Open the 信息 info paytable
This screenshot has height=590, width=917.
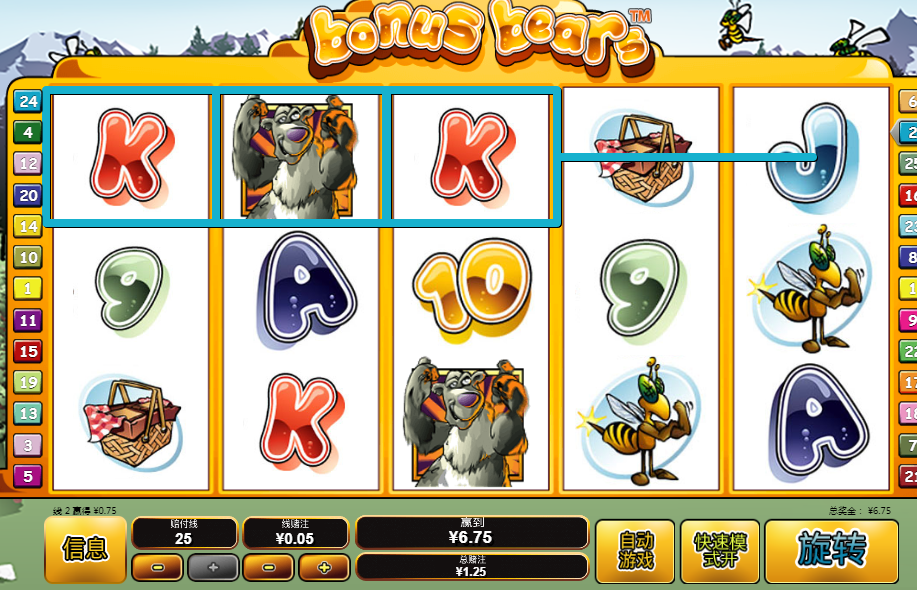coord(85,549)
